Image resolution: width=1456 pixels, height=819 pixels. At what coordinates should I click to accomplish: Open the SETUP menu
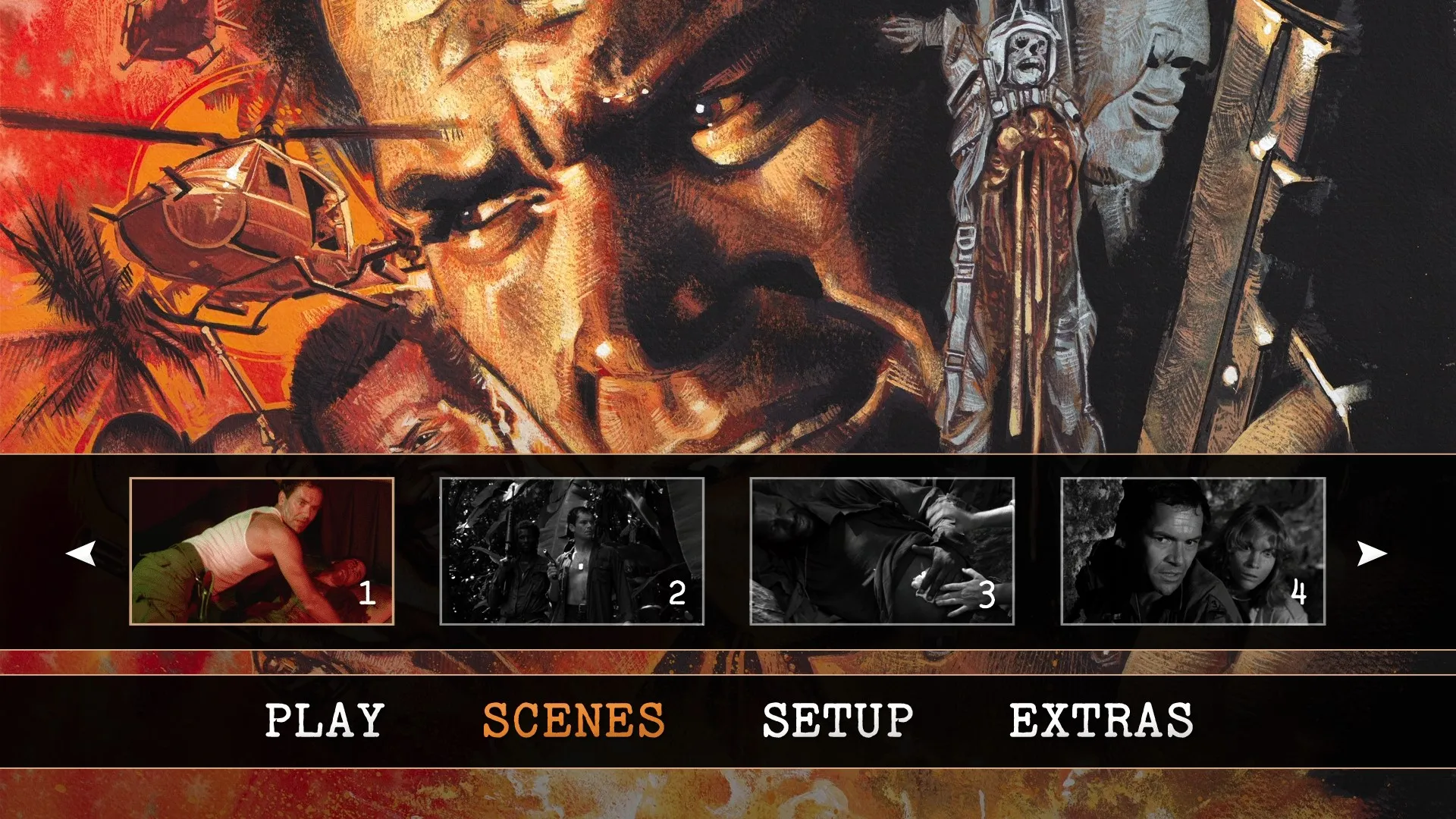tap(837, 717)
